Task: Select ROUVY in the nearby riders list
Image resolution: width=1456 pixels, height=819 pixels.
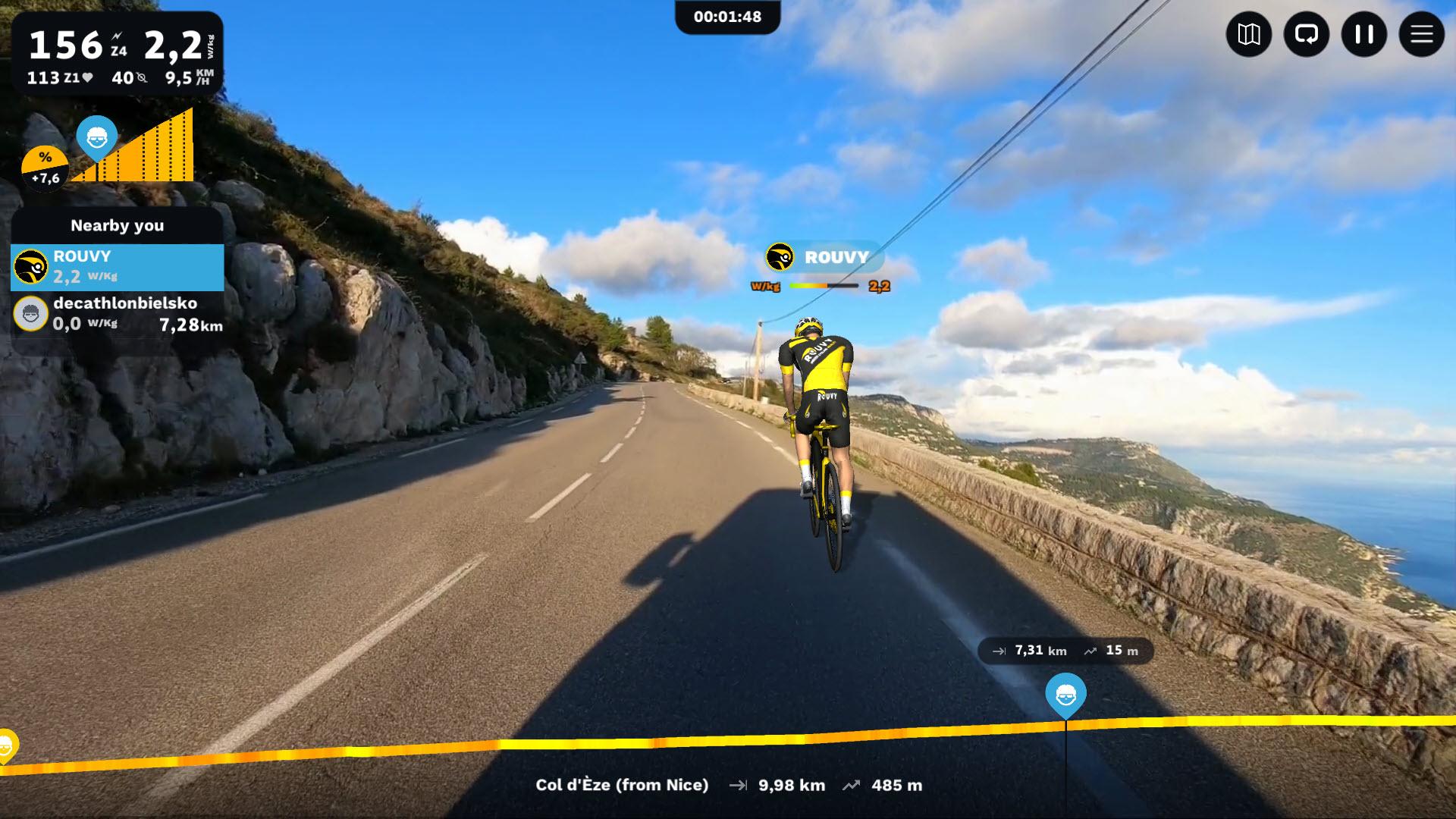Action: point(118,267)
